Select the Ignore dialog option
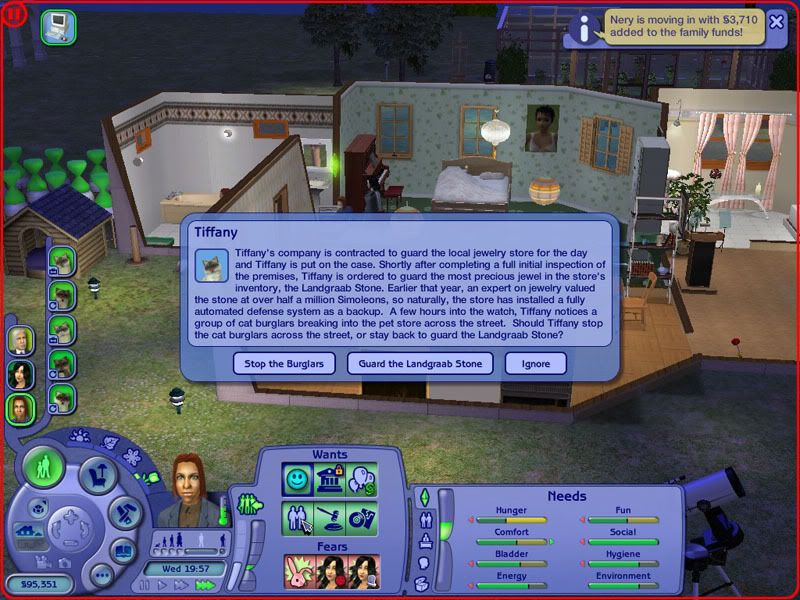Viewport: 800px width, 600px height. [536, 363]
